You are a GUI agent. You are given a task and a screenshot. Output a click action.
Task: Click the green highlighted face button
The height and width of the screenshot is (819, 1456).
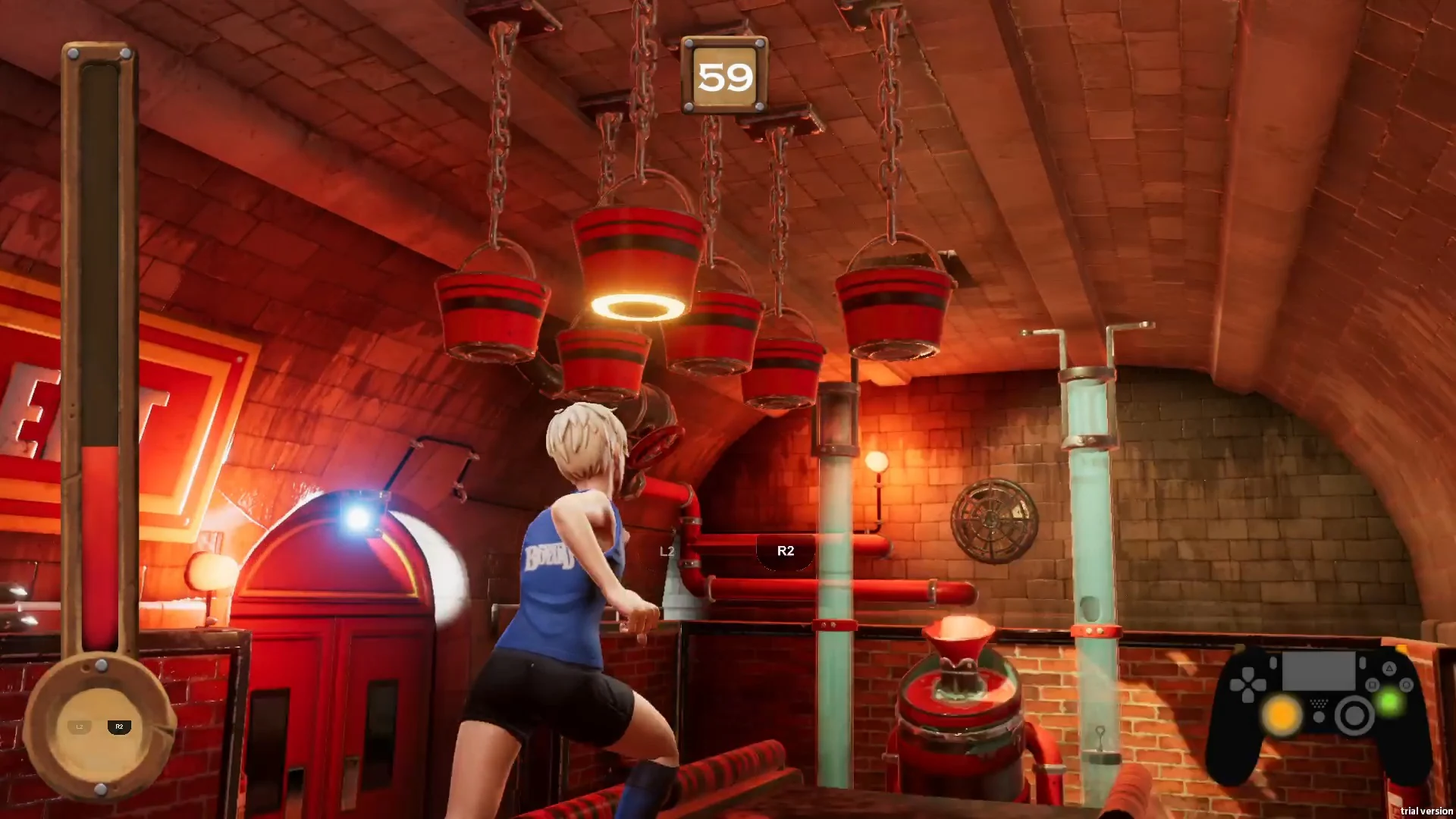click(1390, 701)
